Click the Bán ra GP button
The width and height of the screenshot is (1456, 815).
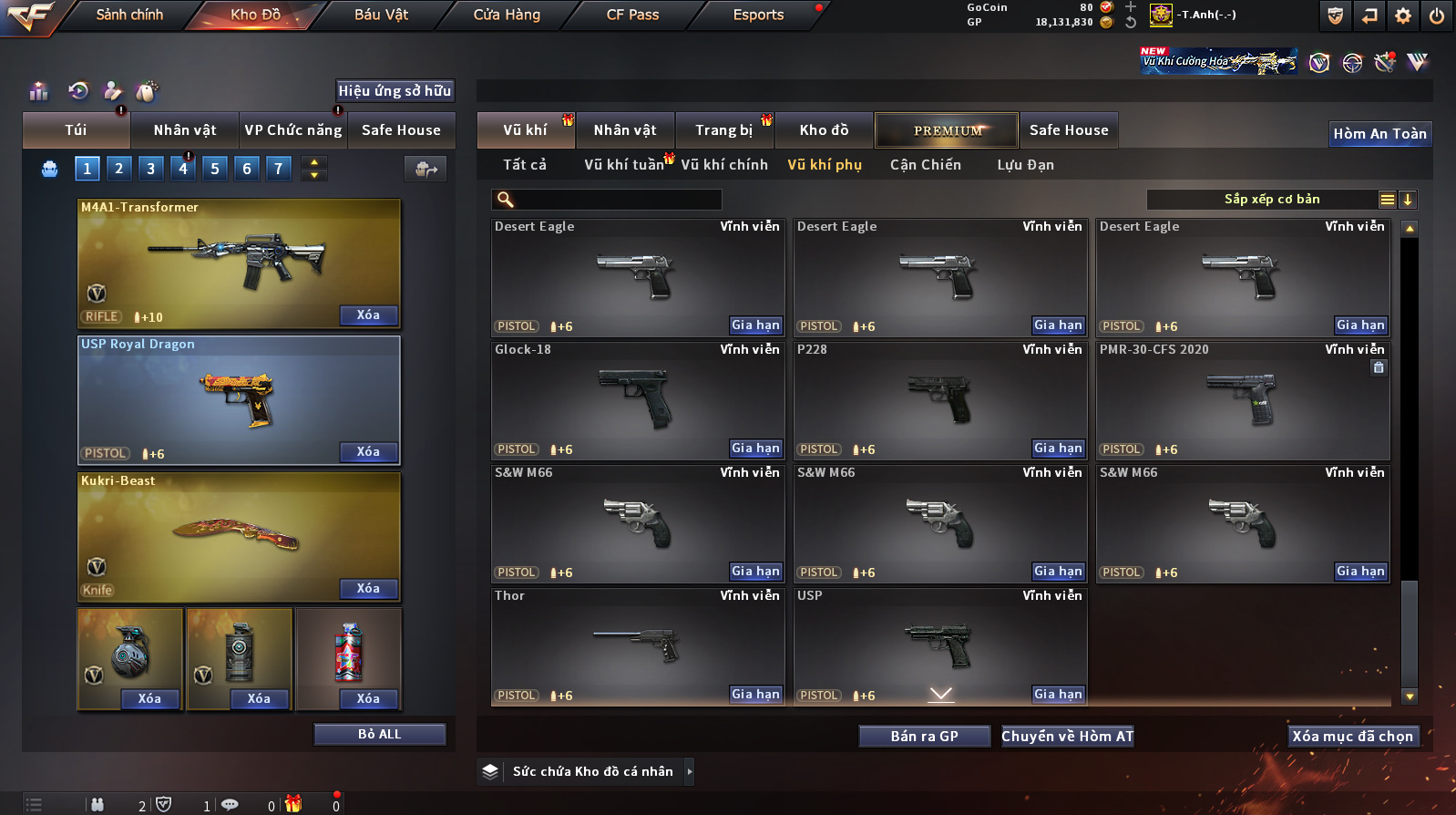click(924, 737)
